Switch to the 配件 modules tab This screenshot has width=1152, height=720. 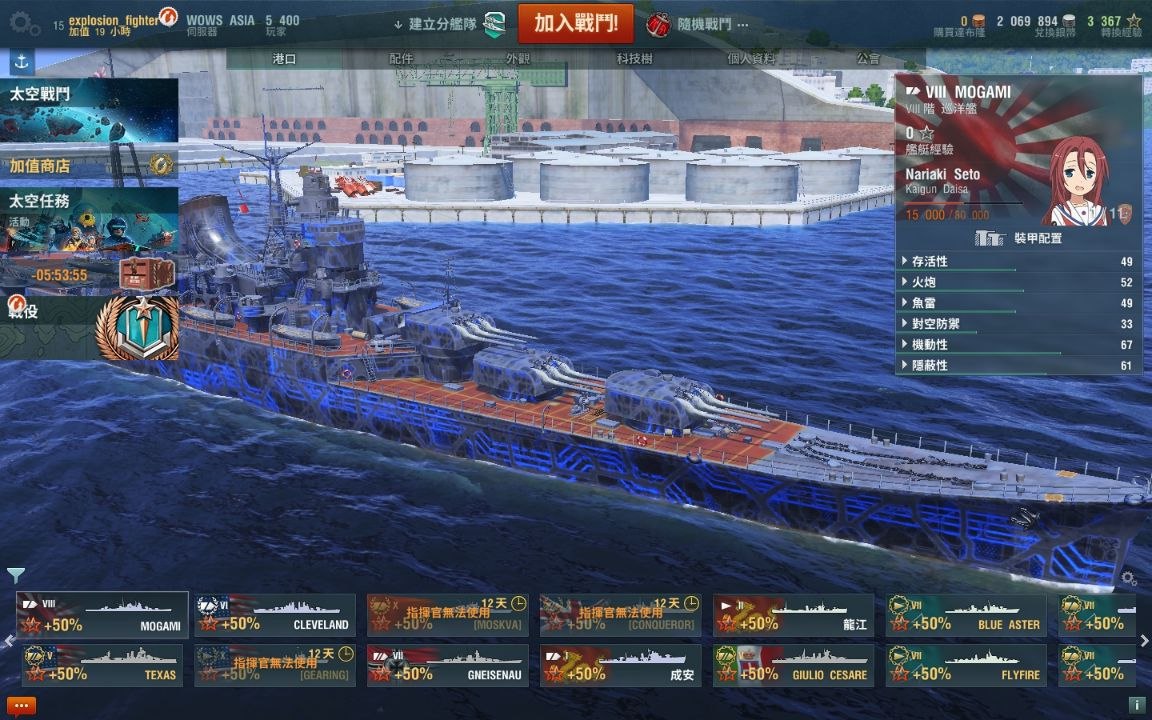coord(401,59)
